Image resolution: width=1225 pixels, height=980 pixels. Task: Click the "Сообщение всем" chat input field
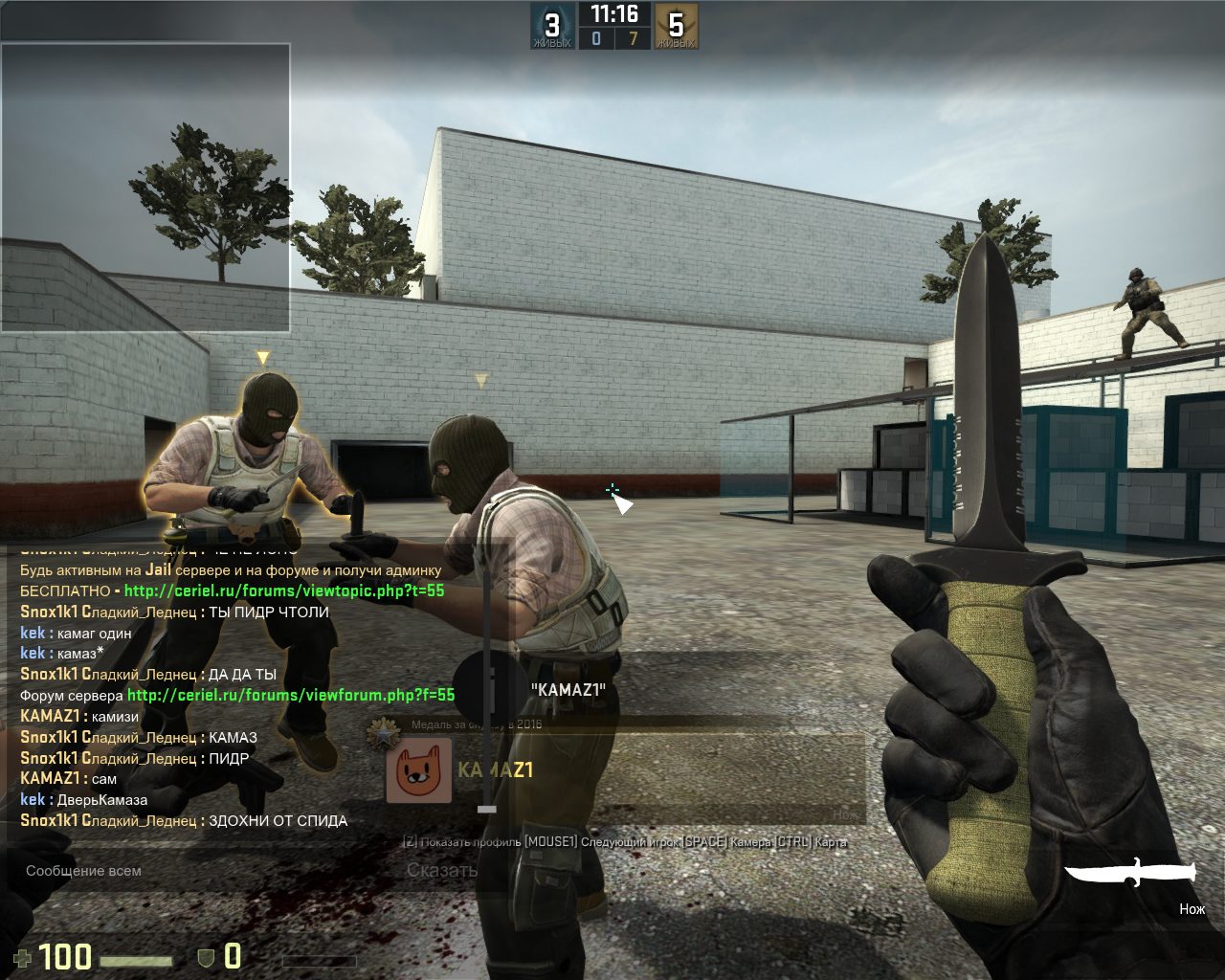[x=191, y=871]
